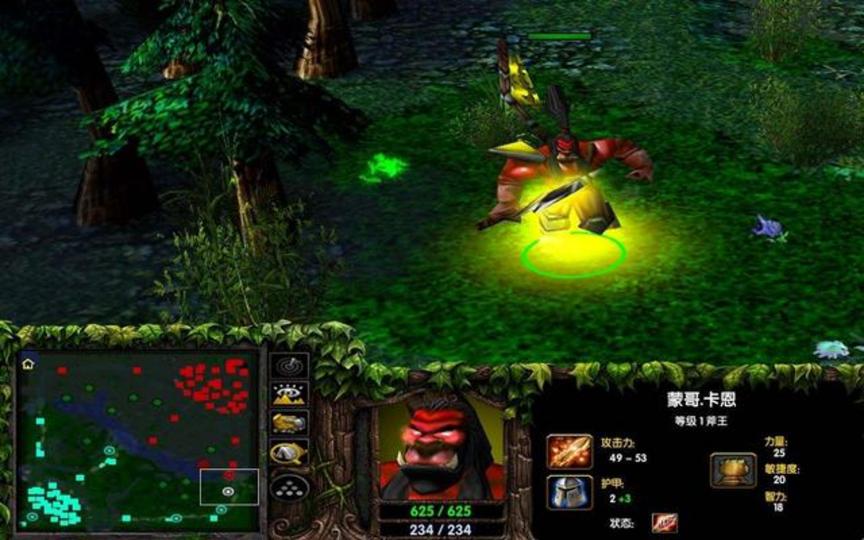This screenshot has height=540, width=864.
Task: Open the formation movement toggle button
Action: (289, 487)
